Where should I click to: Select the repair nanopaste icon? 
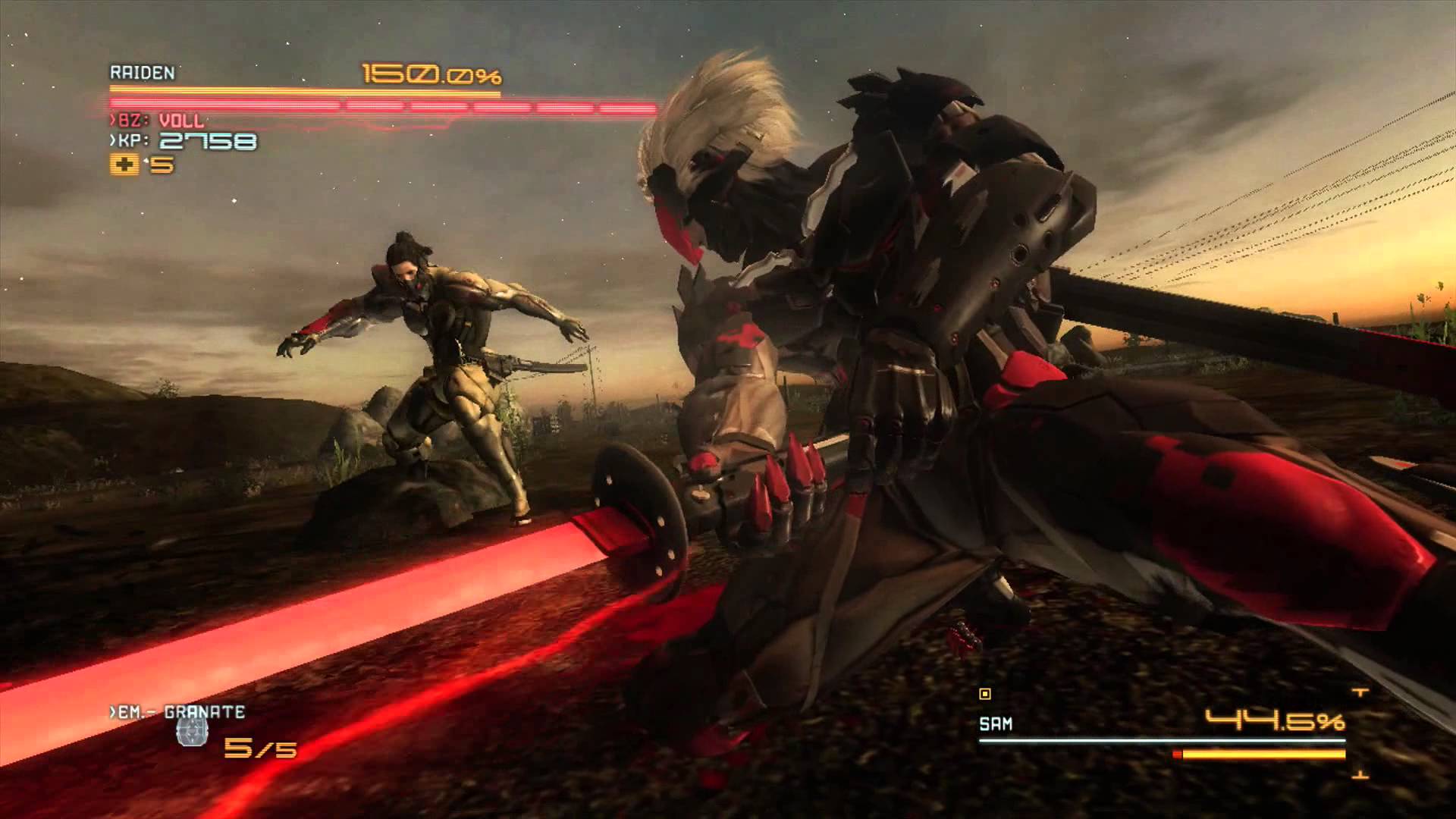pyautogui.click(x=124, y=165)
